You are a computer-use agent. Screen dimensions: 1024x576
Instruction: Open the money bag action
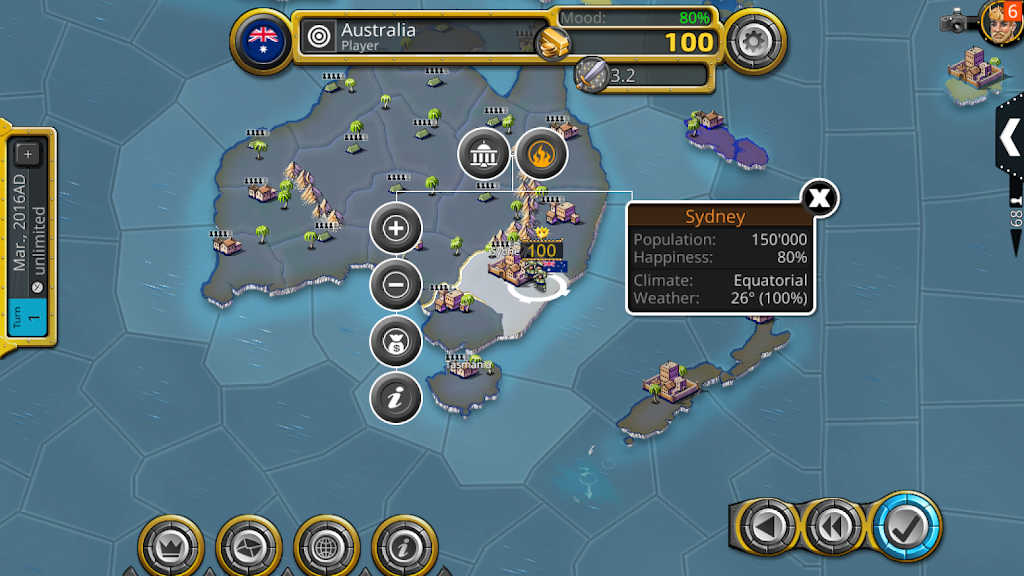coord(396,342)
